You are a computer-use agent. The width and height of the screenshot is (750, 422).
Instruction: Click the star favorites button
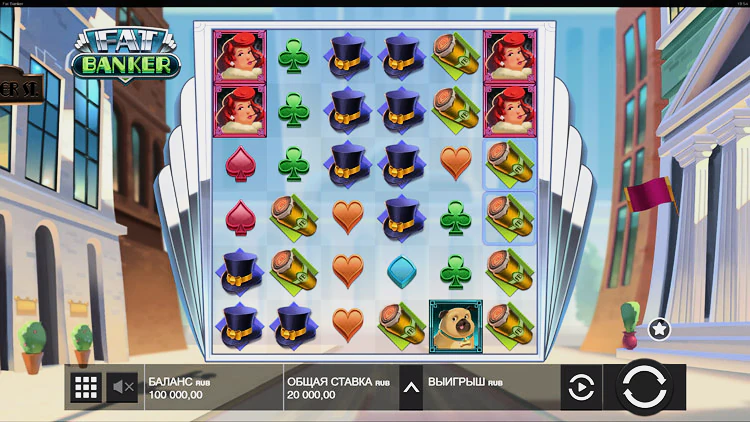point(659,328)
